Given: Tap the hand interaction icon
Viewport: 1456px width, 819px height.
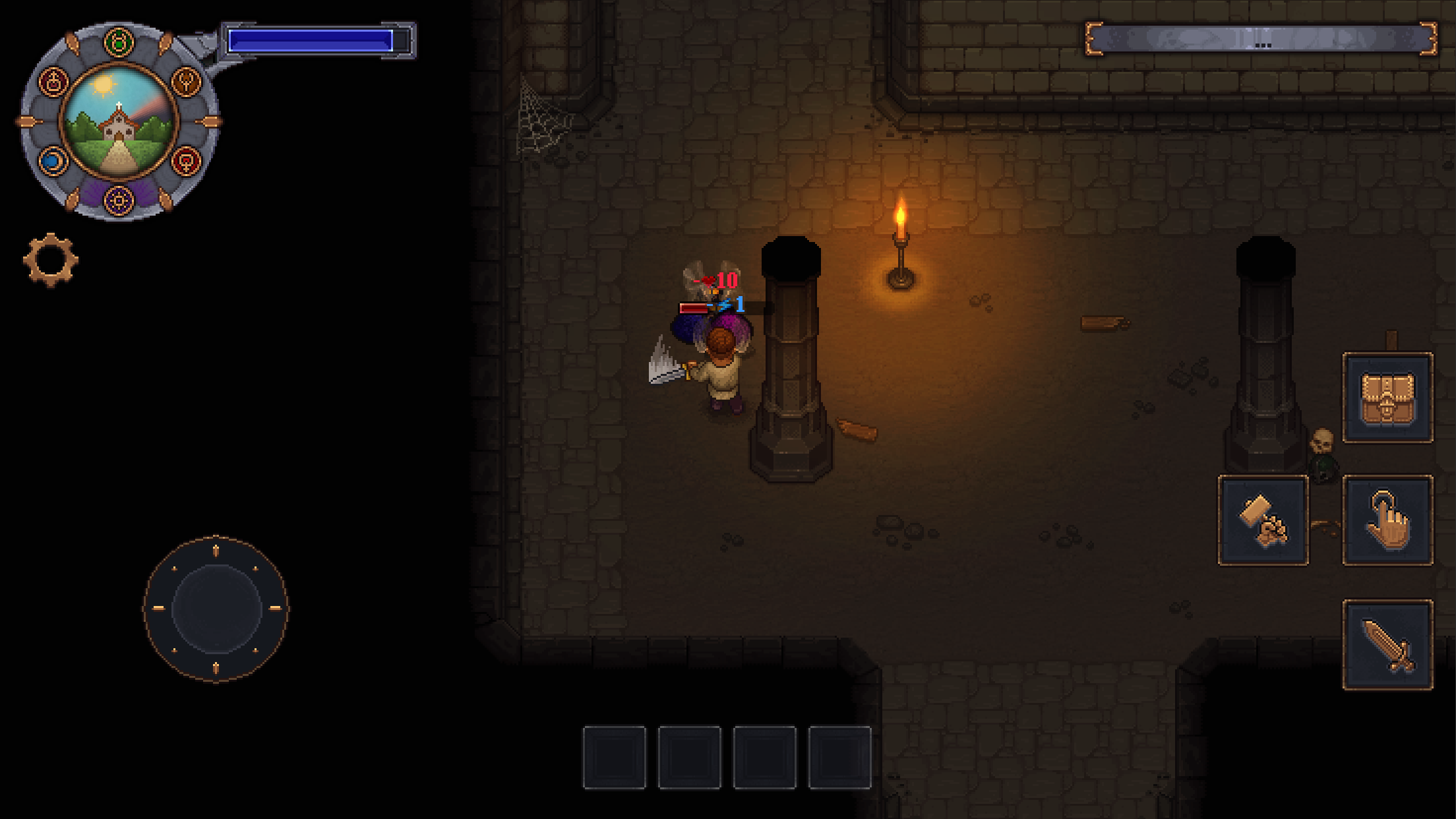Looking at the screenshot, I should 1389,521.
